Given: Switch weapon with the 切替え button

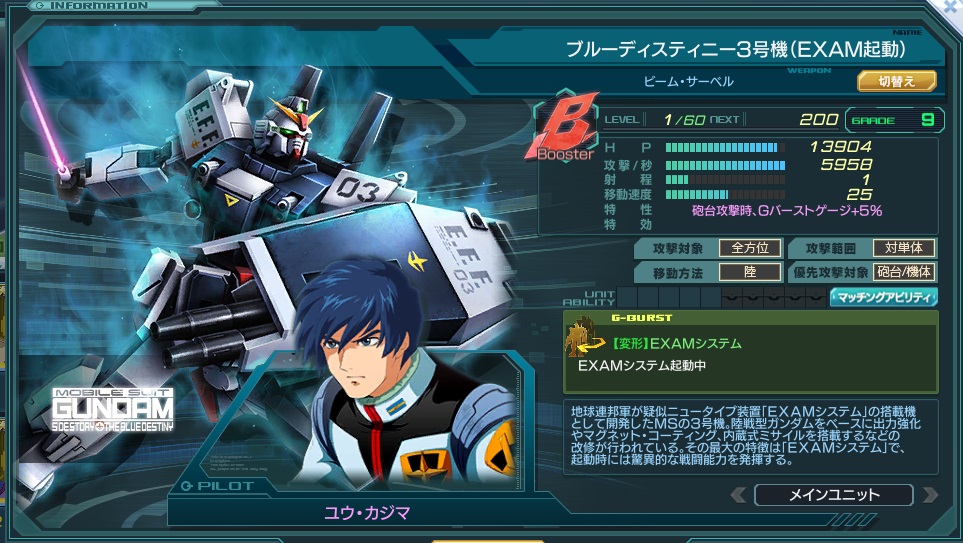Looking at the screenshot, I should tap(896, 82).
